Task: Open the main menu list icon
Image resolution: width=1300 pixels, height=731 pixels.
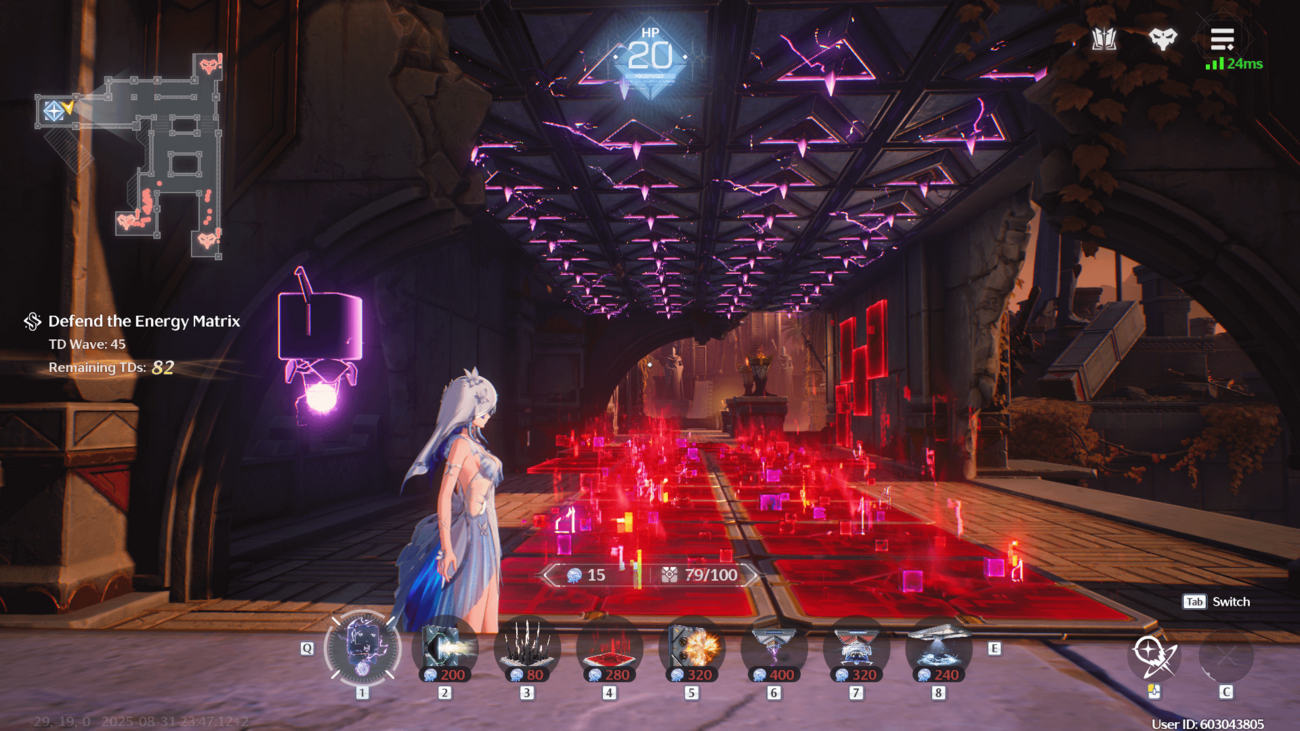Action: click(1222, 40)
